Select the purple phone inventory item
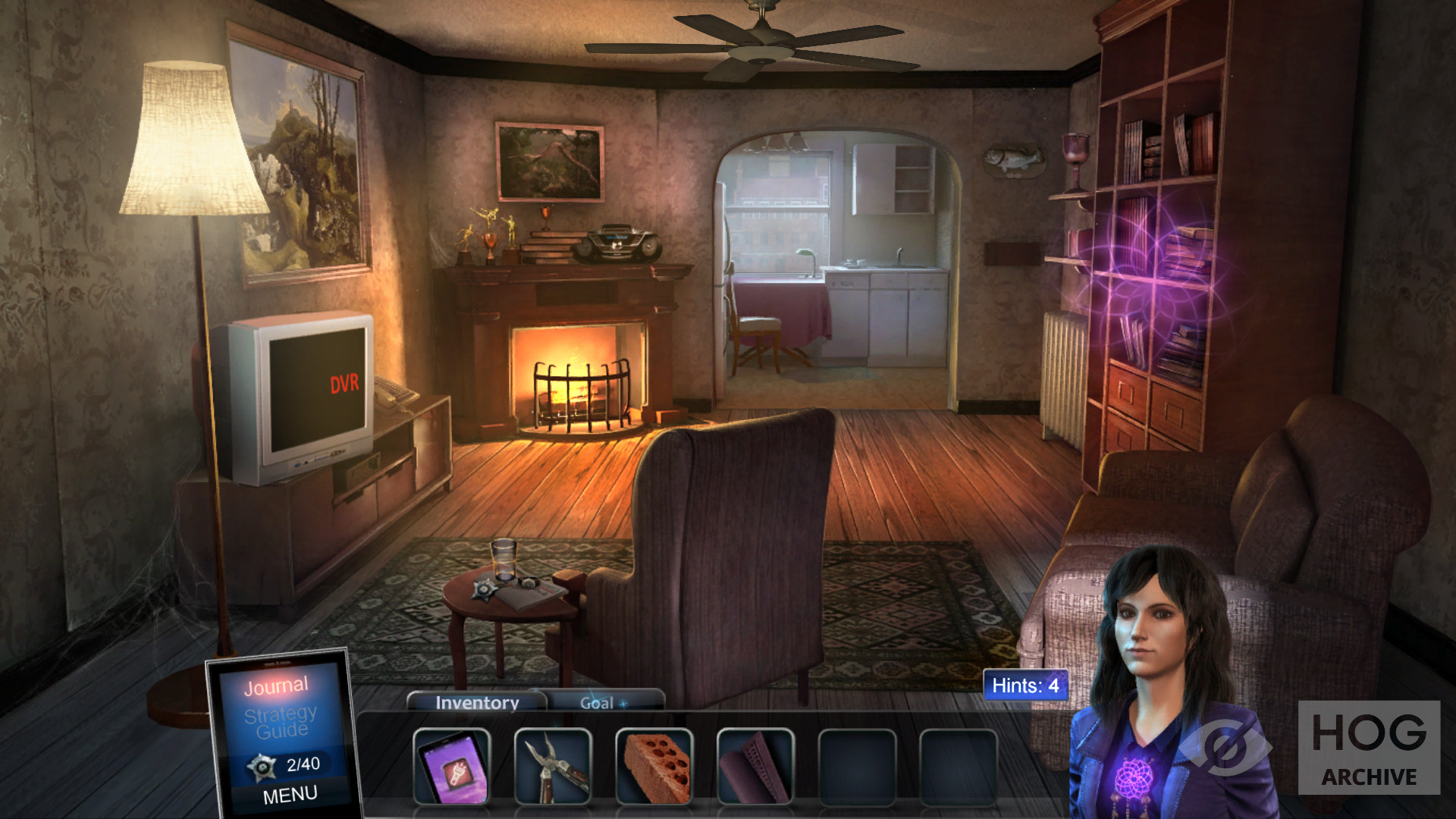Viewport: 1456px width, 819px height. [x=452, y=766]
